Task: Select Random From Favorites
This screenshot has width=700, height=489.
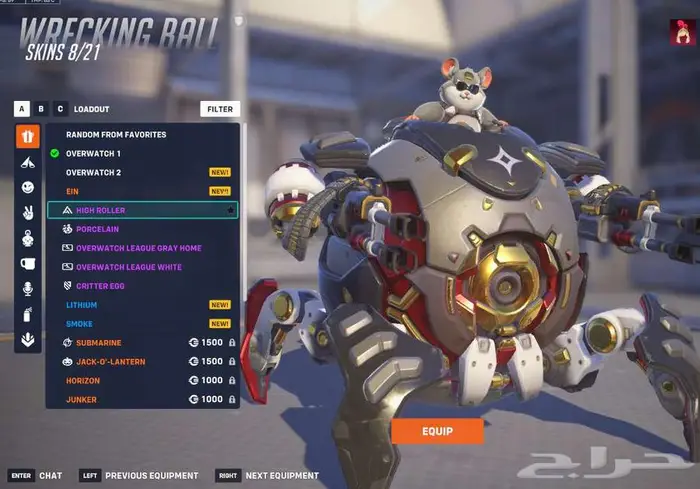Action: [116, 134]
